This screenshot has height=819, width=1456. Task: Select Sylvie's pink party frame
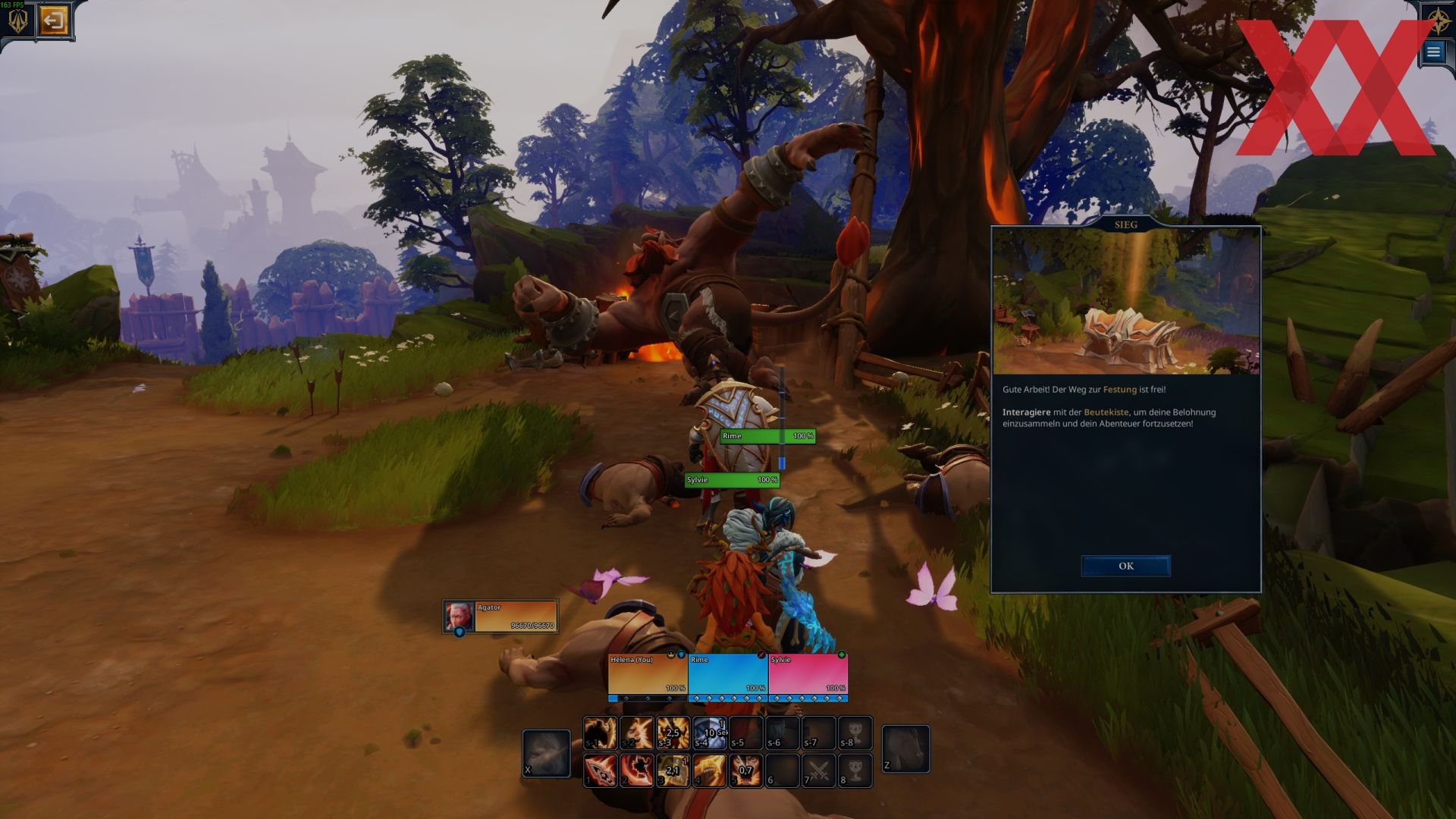[808, 674]
